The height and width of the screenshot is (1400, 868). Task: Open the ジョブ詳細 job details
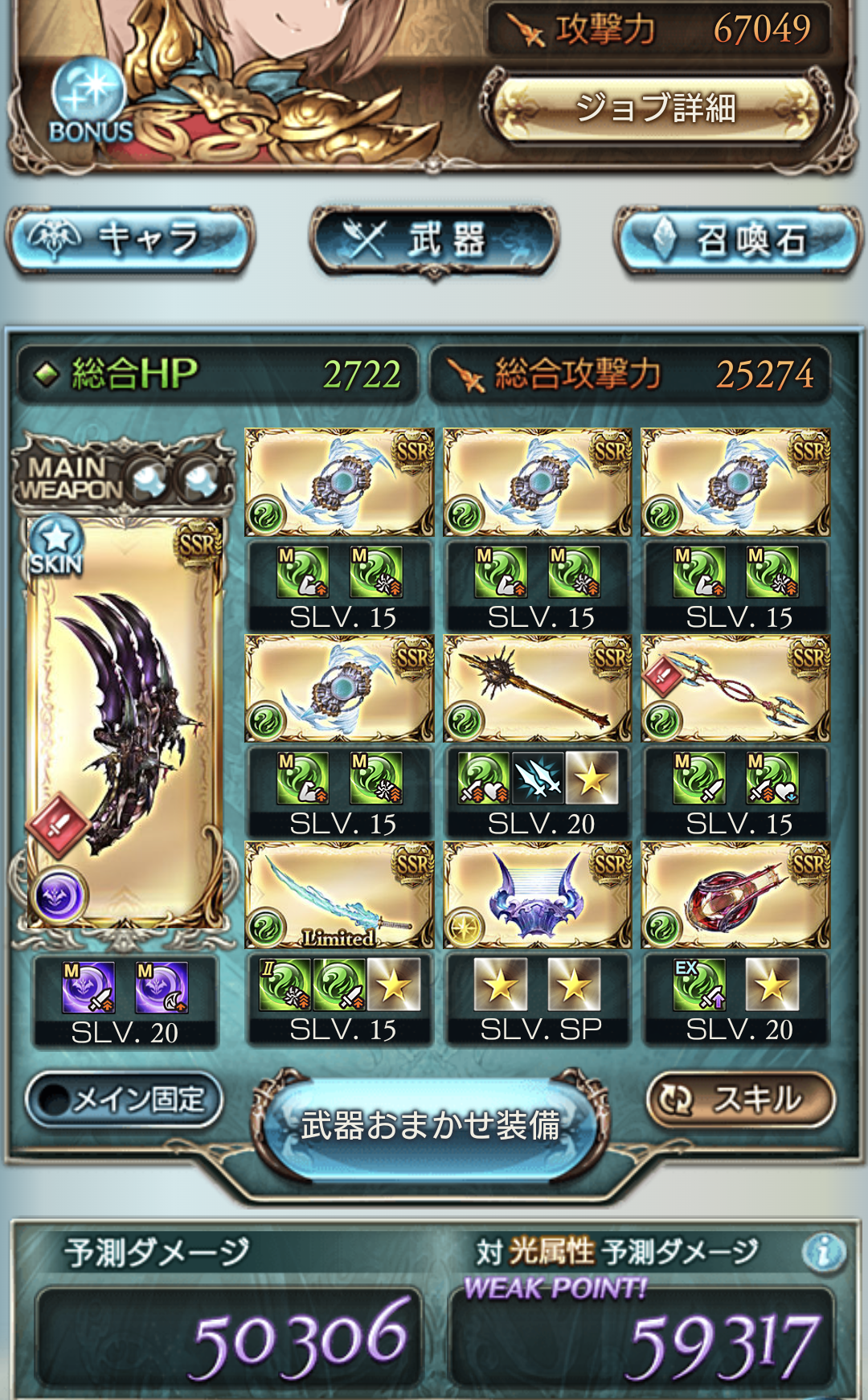(x=655, y=108)
